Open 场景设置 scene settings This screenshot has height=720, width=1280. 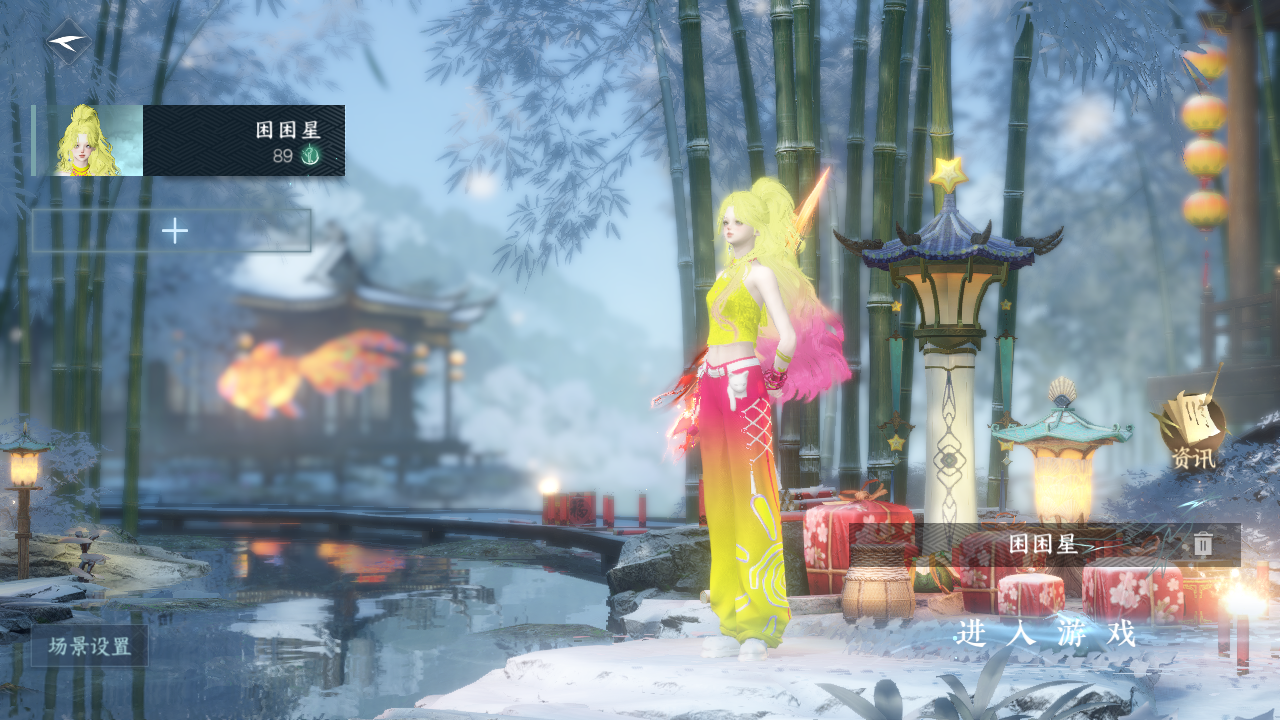(x=90, y=646)
